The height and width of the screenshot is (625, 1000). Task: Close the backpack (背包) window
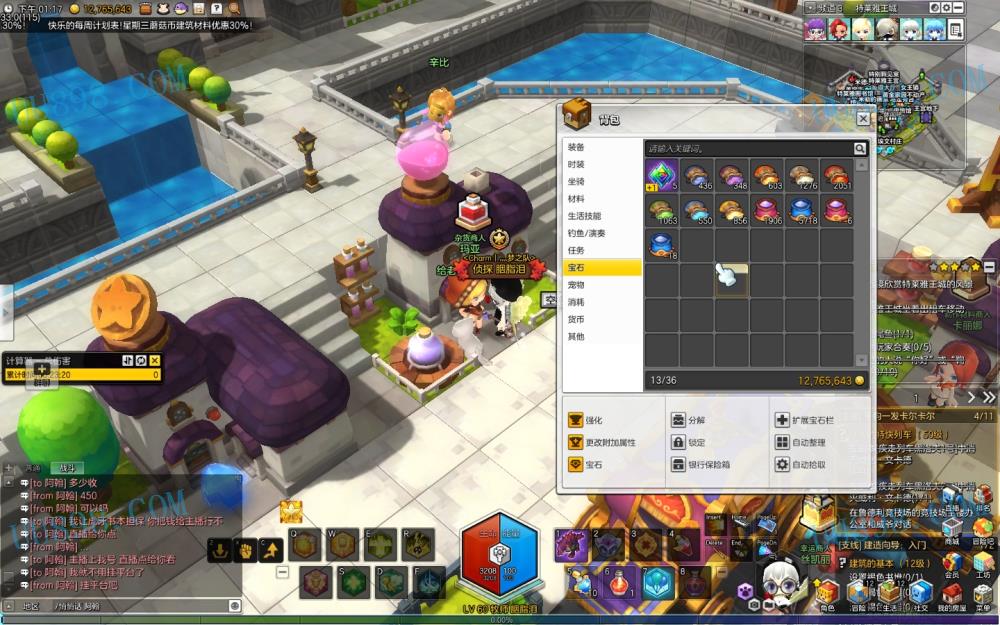tap(863, 119)
